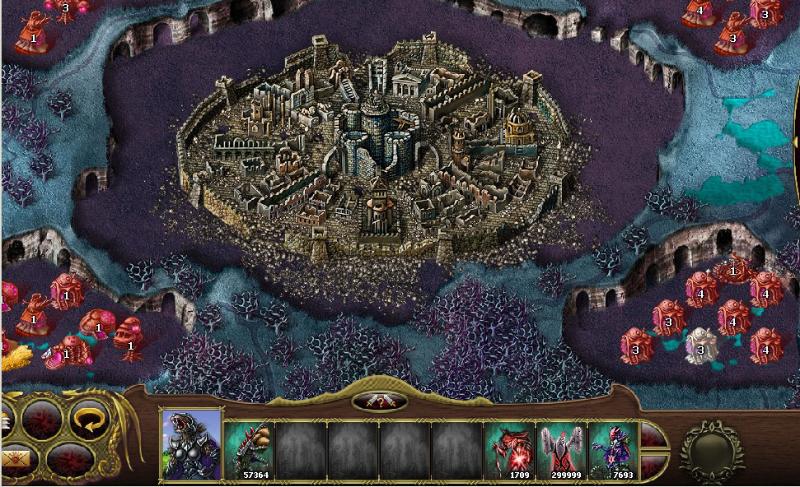The height and width of the screenshot is (487, 800).
Task: Click the round ornate medallion button
Action: (x=712, y=451)
